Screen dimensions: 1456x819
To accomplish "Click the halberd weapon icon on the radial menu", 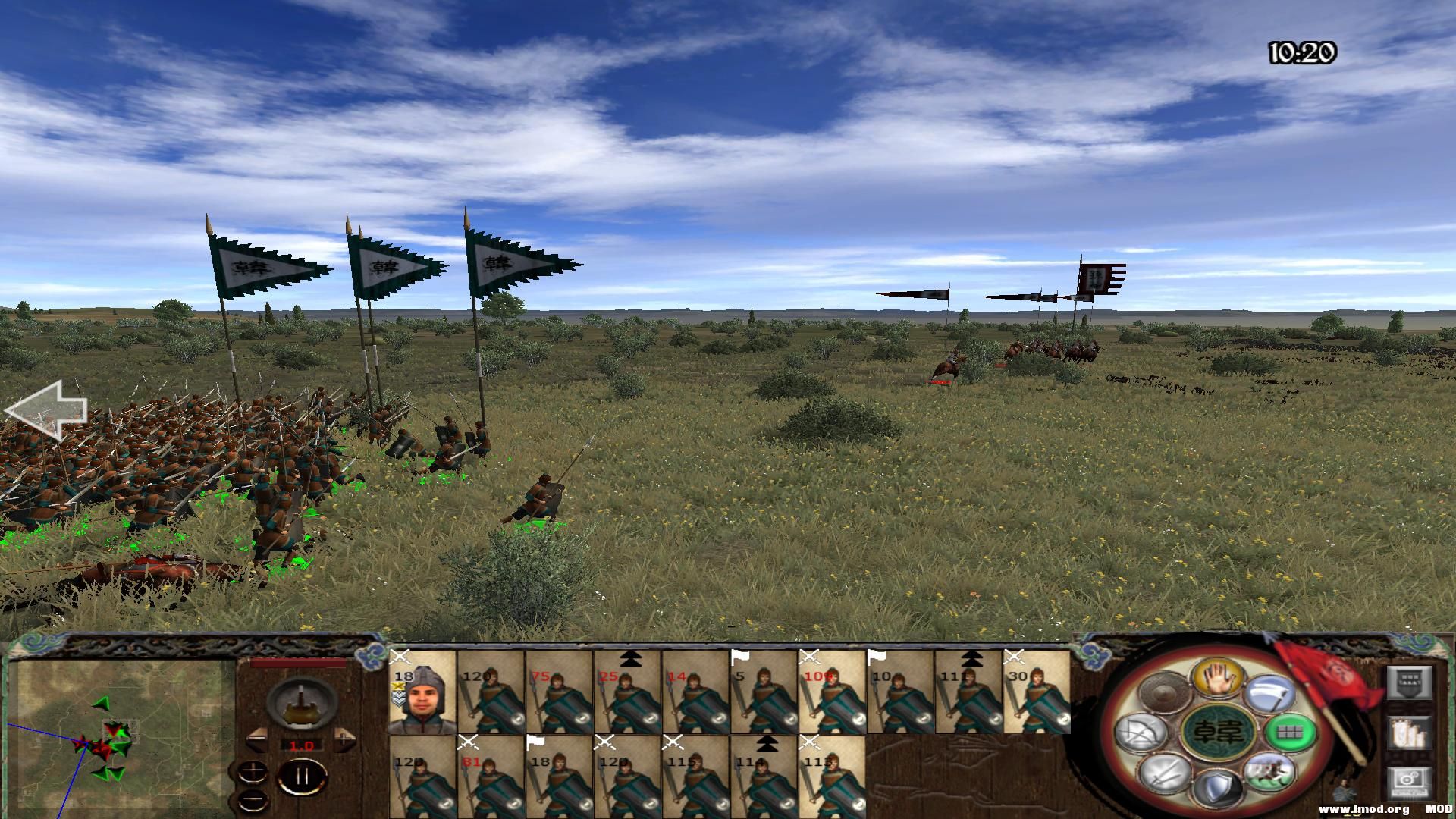I will coord(1270,695).
